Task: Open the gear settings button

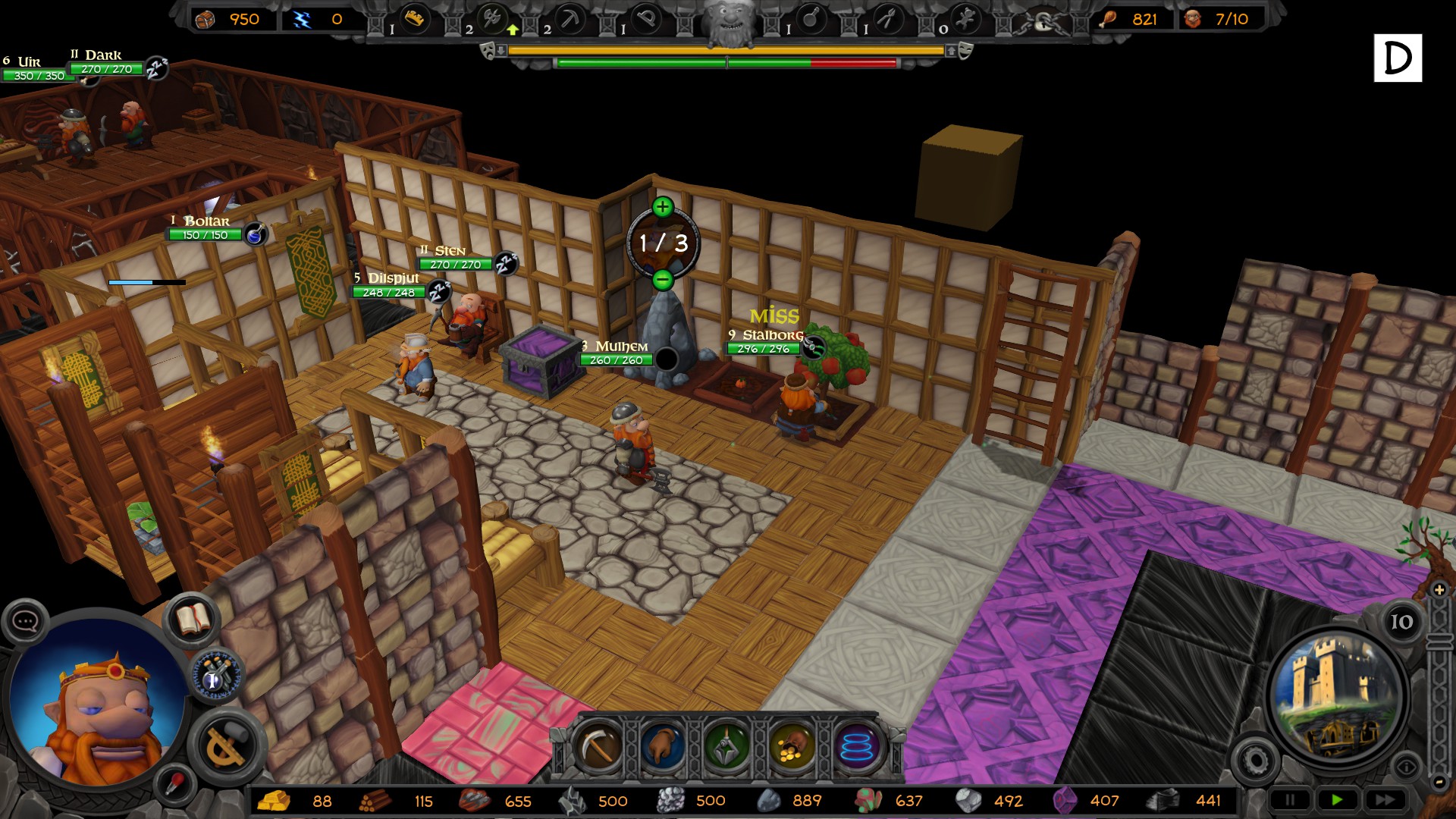Action: tap(1255, 760)
